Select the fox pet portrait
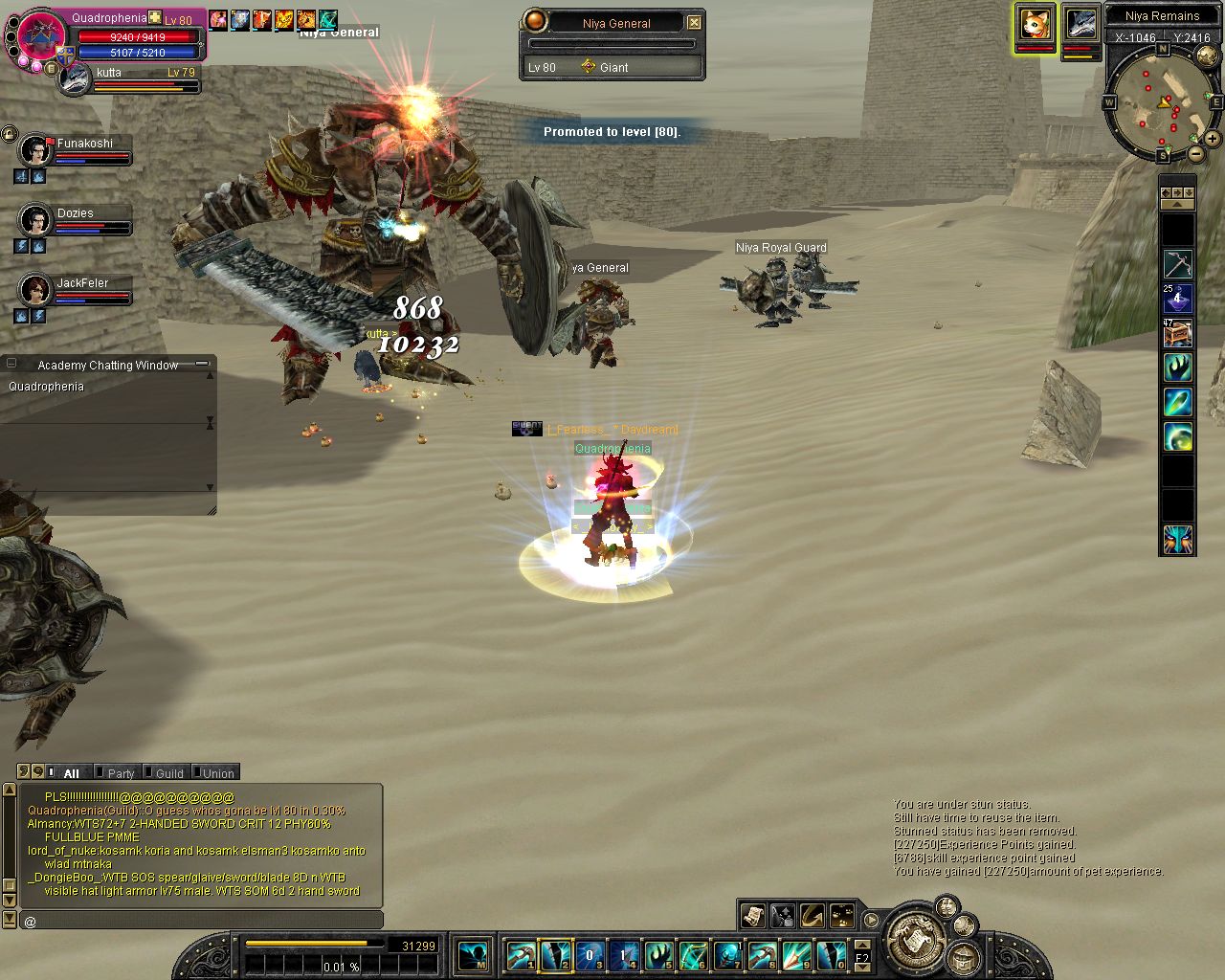This screenshot has width=1225, height=980. point(1035,24)
